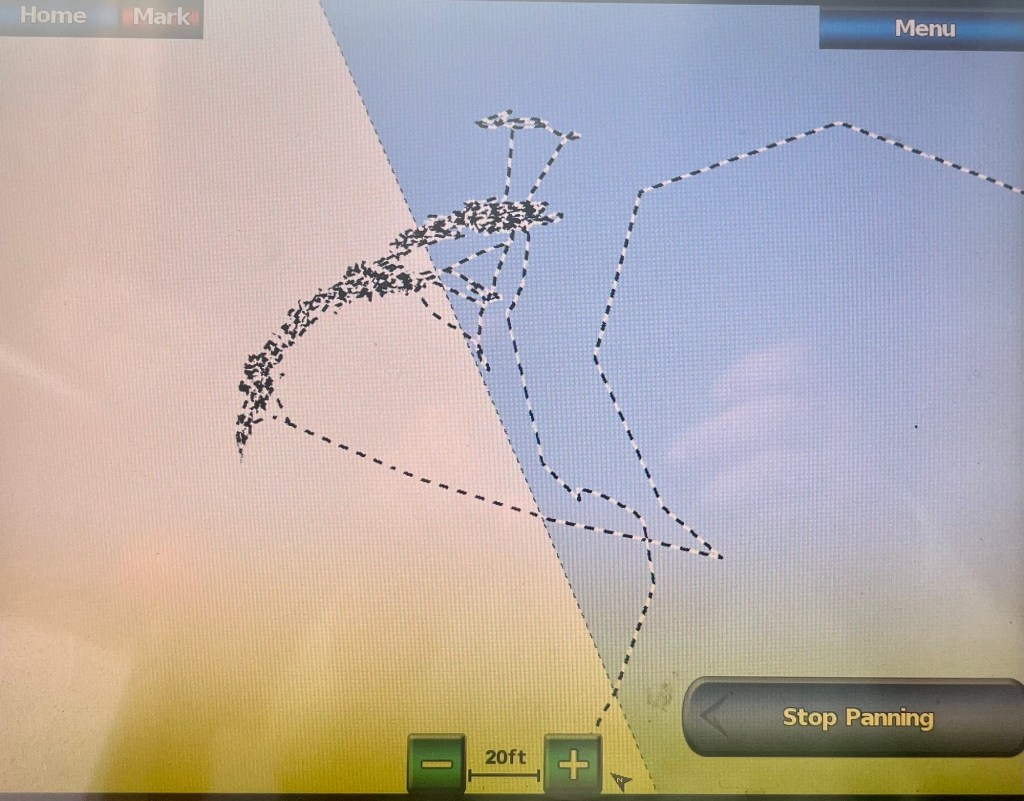Open the Menu
The height and width of the screenshot is (801, 1024).
click(x=923, y=28)
